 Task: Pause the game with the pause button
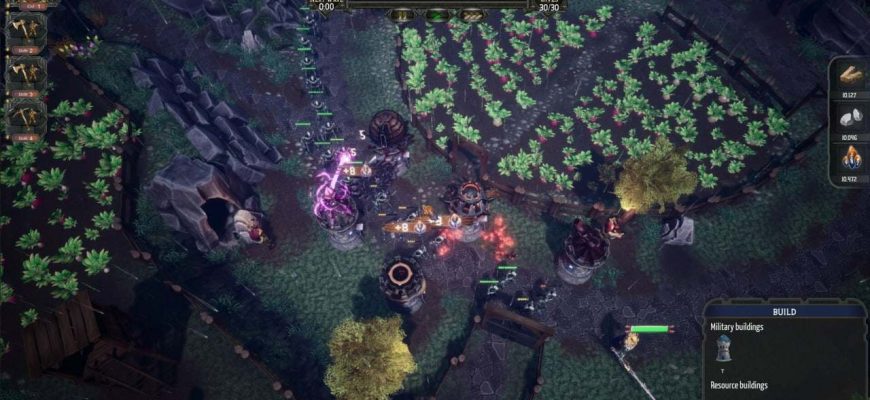[x=402, y=16]
